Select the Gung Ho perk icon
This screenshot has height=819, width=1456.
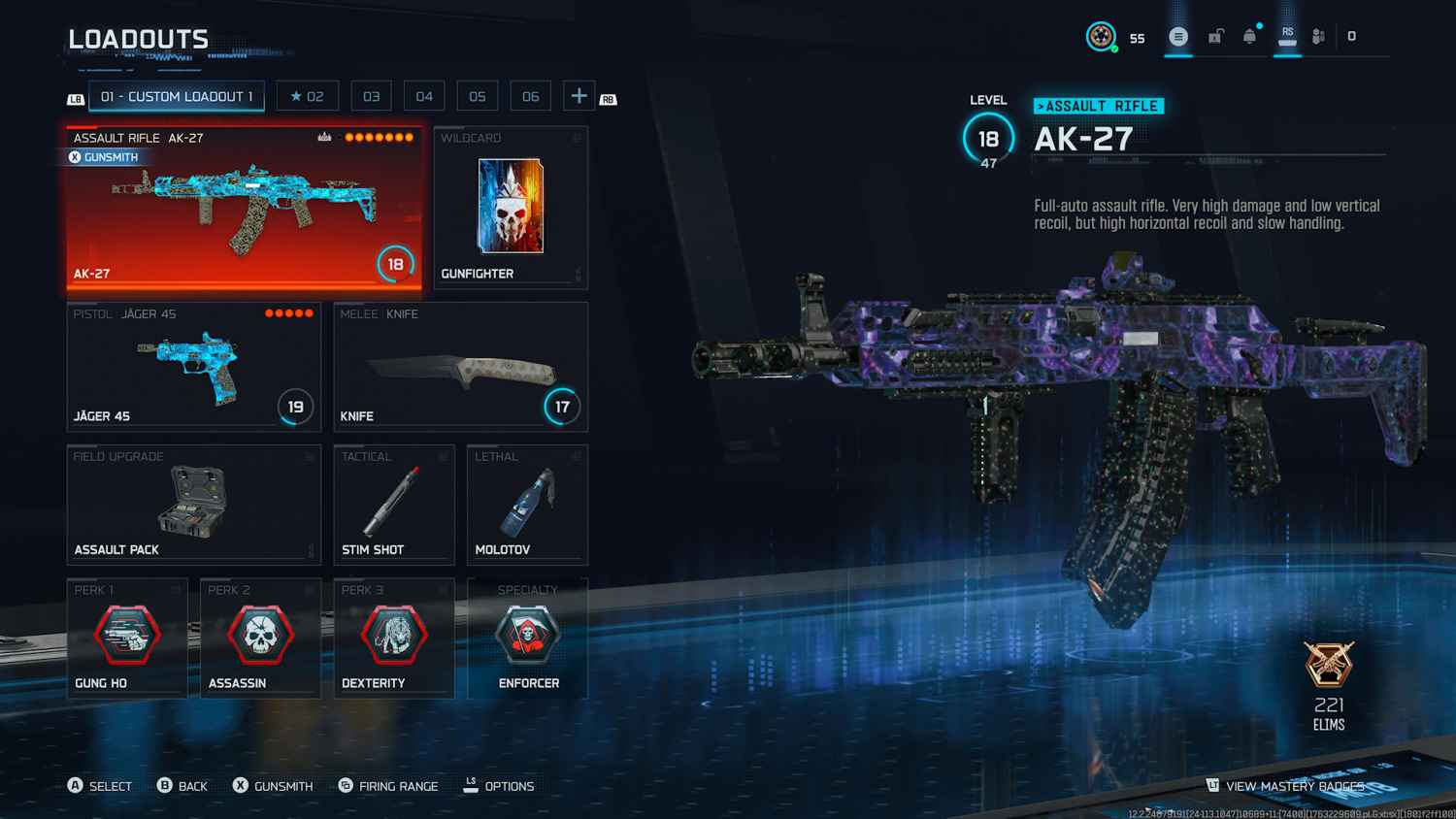tap(127, 636)
